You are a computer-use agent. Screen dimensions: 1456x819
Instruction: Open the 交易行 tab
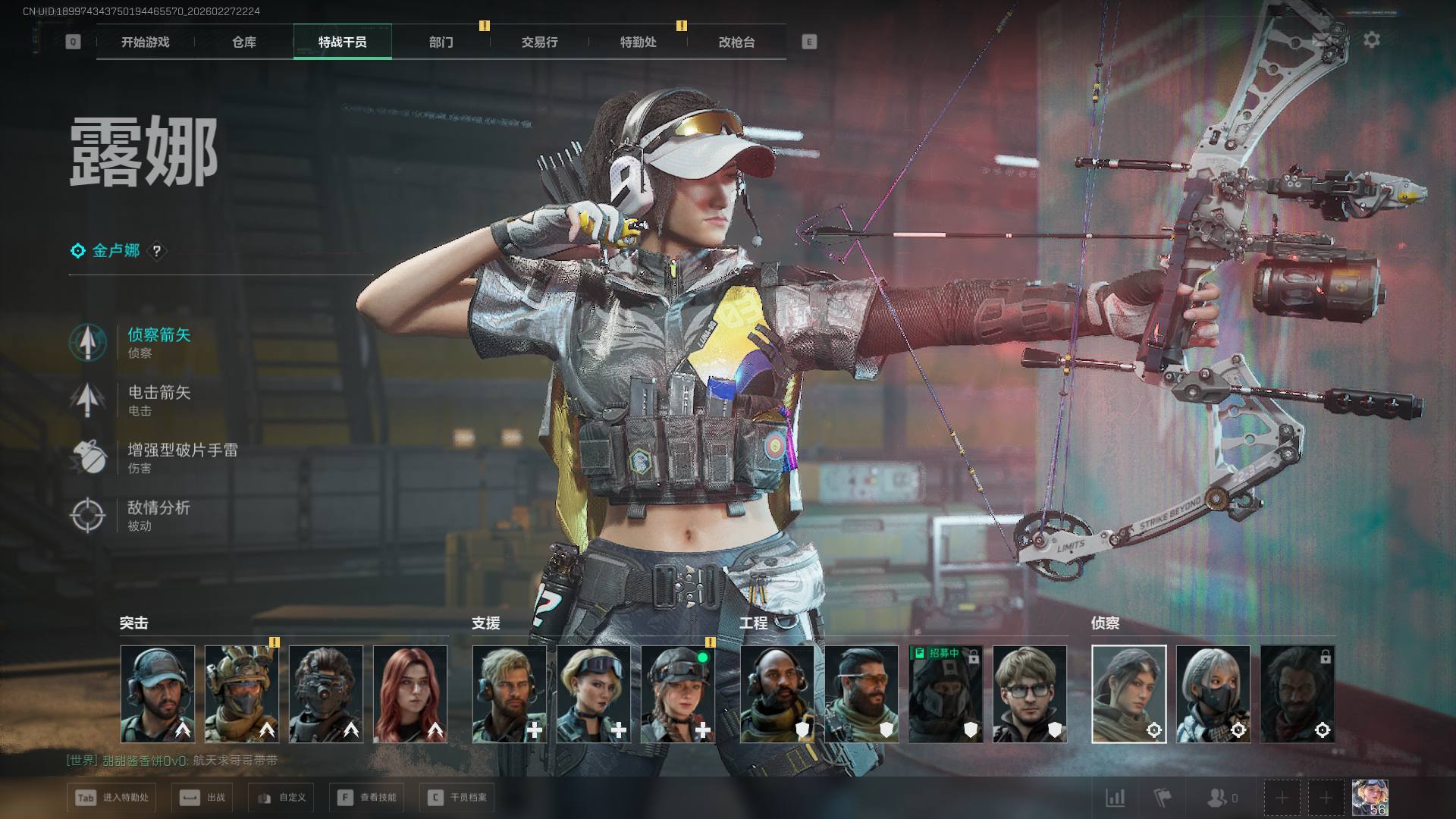(x=539, y=42)
